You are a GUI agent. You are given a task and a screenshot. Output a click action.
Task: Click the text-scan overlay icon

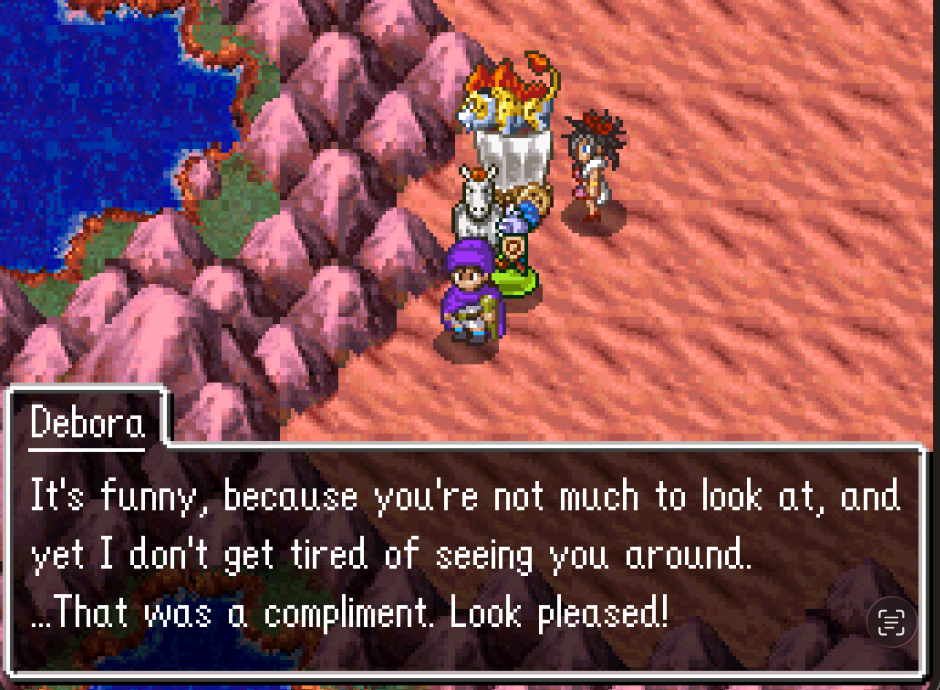890,622
